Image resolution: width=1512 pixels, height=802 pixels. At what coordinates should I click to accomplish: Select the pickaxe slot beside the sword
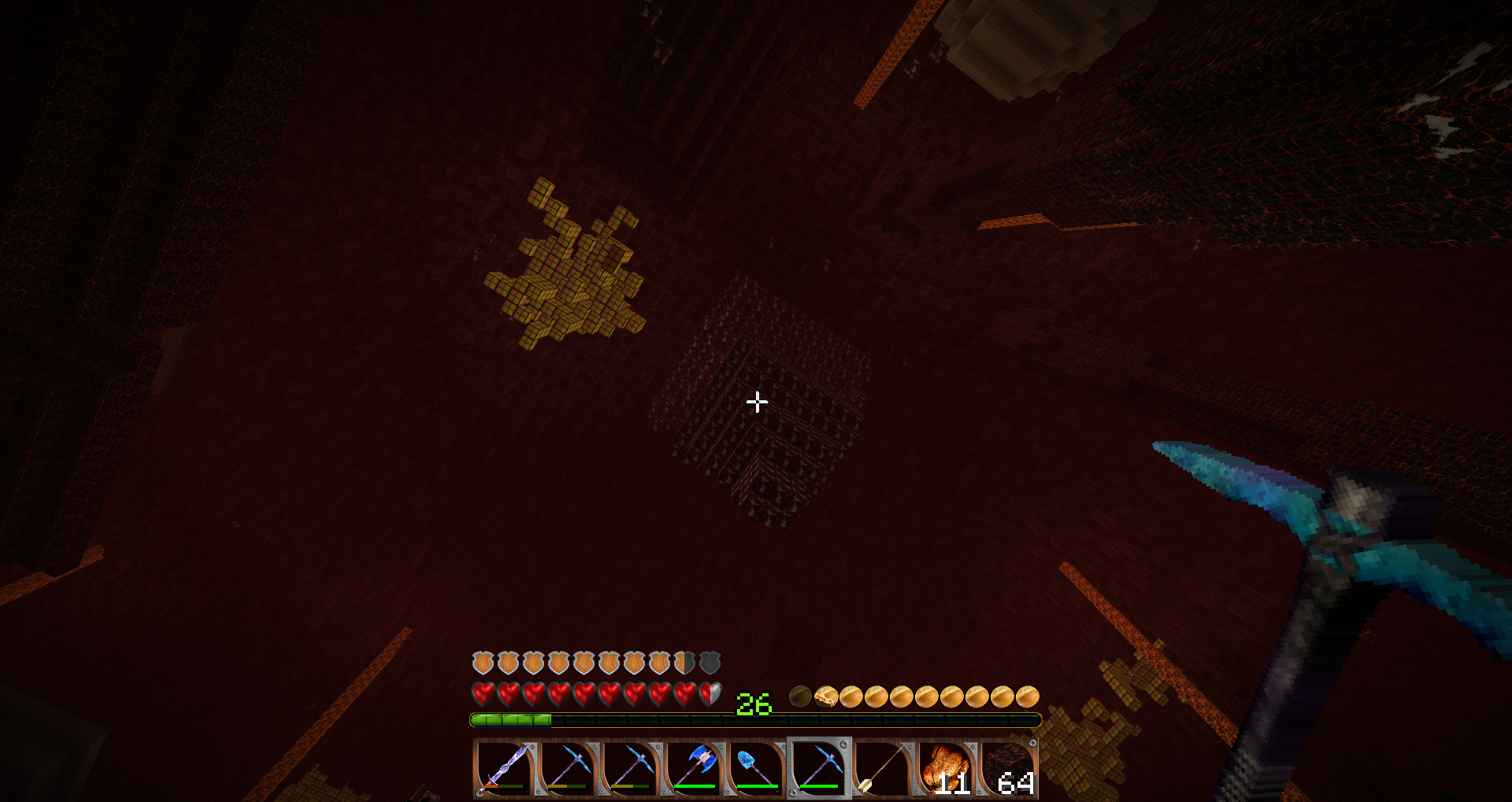tap(567, 768)
